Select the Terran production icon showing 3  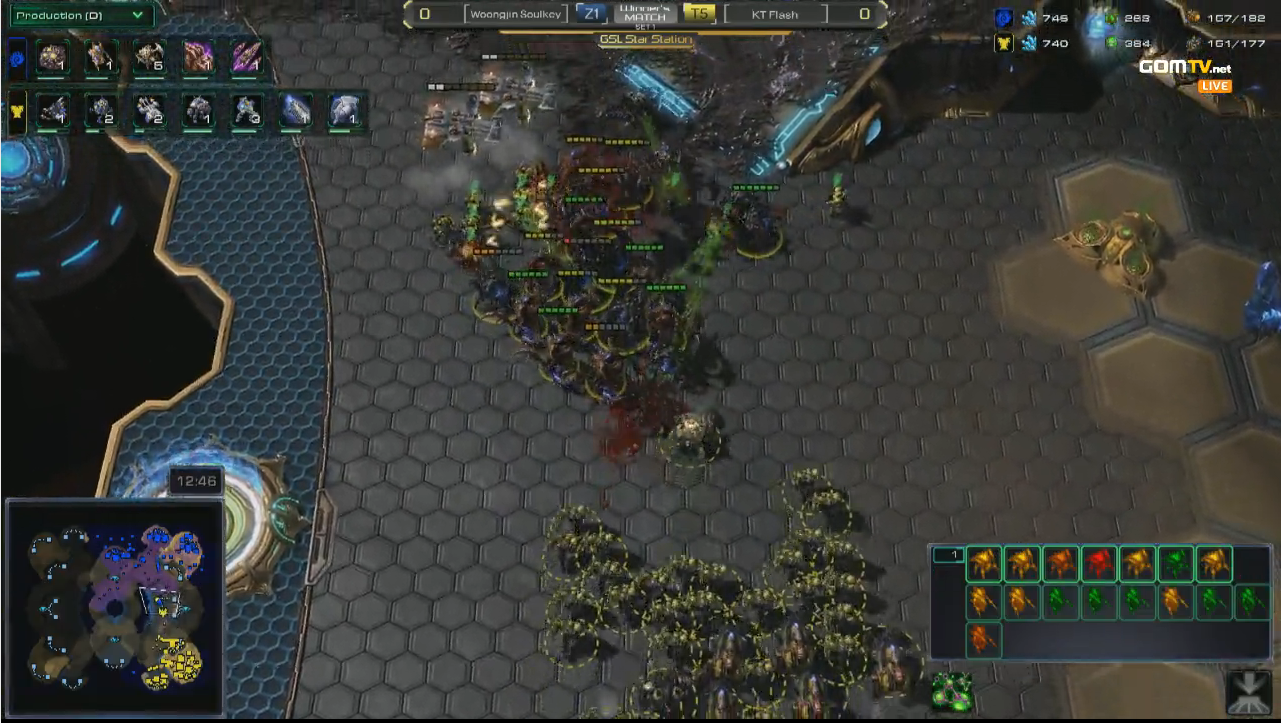246,110
